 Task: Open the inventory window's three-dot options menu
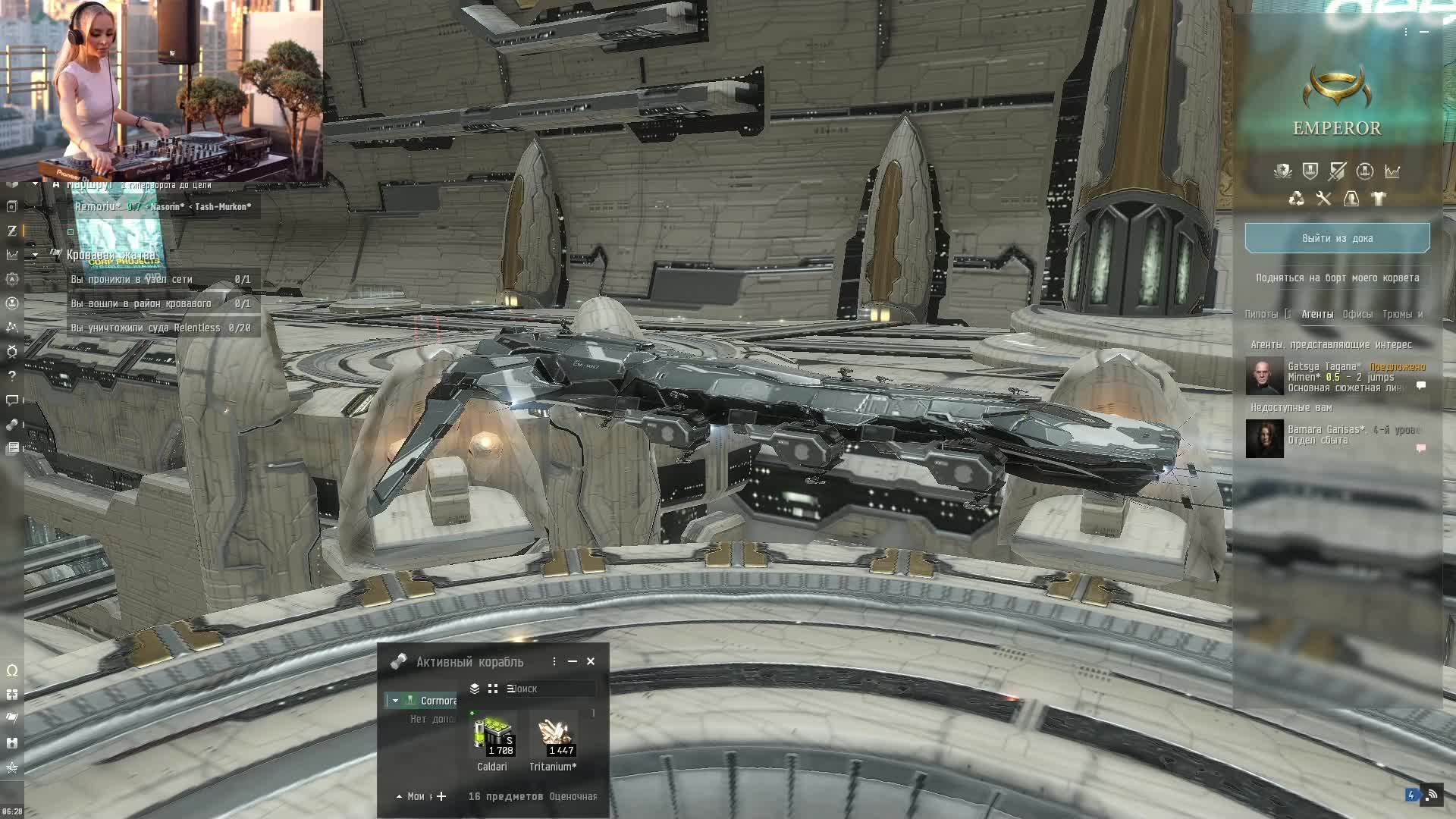pos(554,661)
